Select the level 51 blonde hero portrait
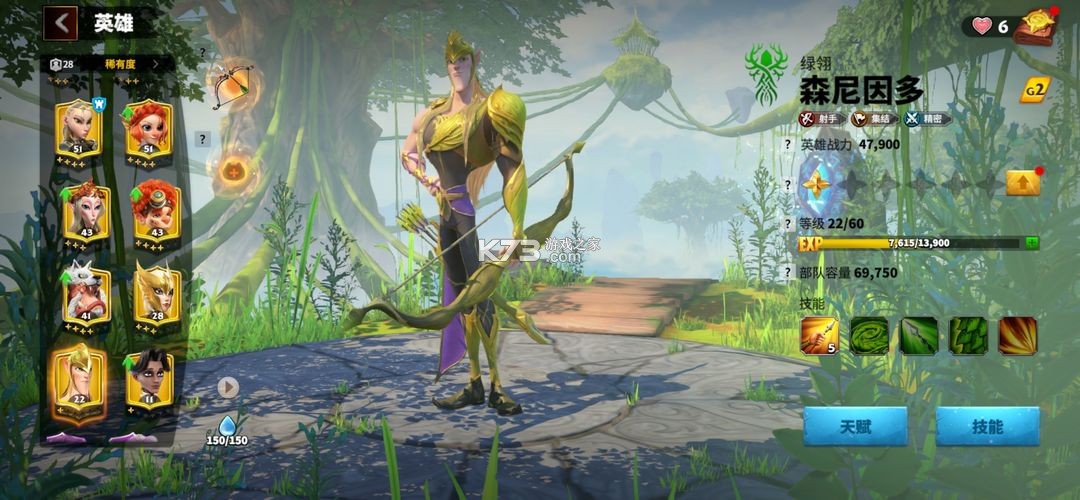The height and width of the screenshot is (500, 1080). (x=77, y=128)
